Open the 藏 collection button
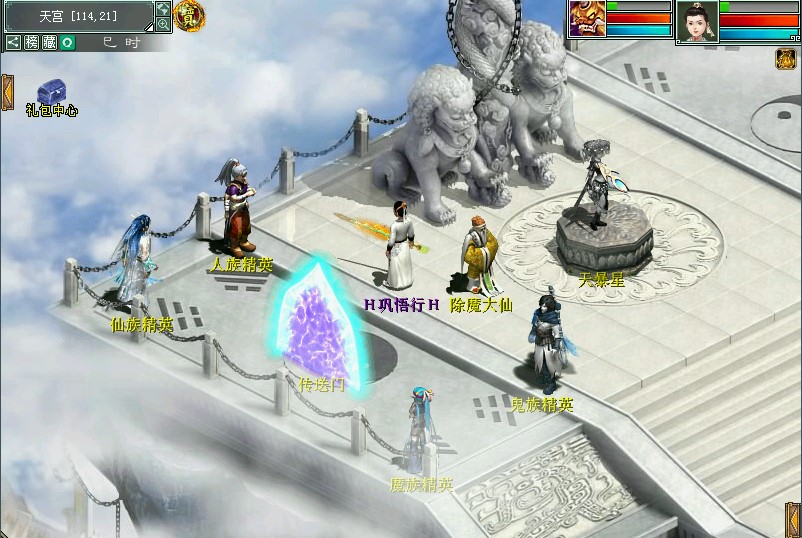 [49, 42]
